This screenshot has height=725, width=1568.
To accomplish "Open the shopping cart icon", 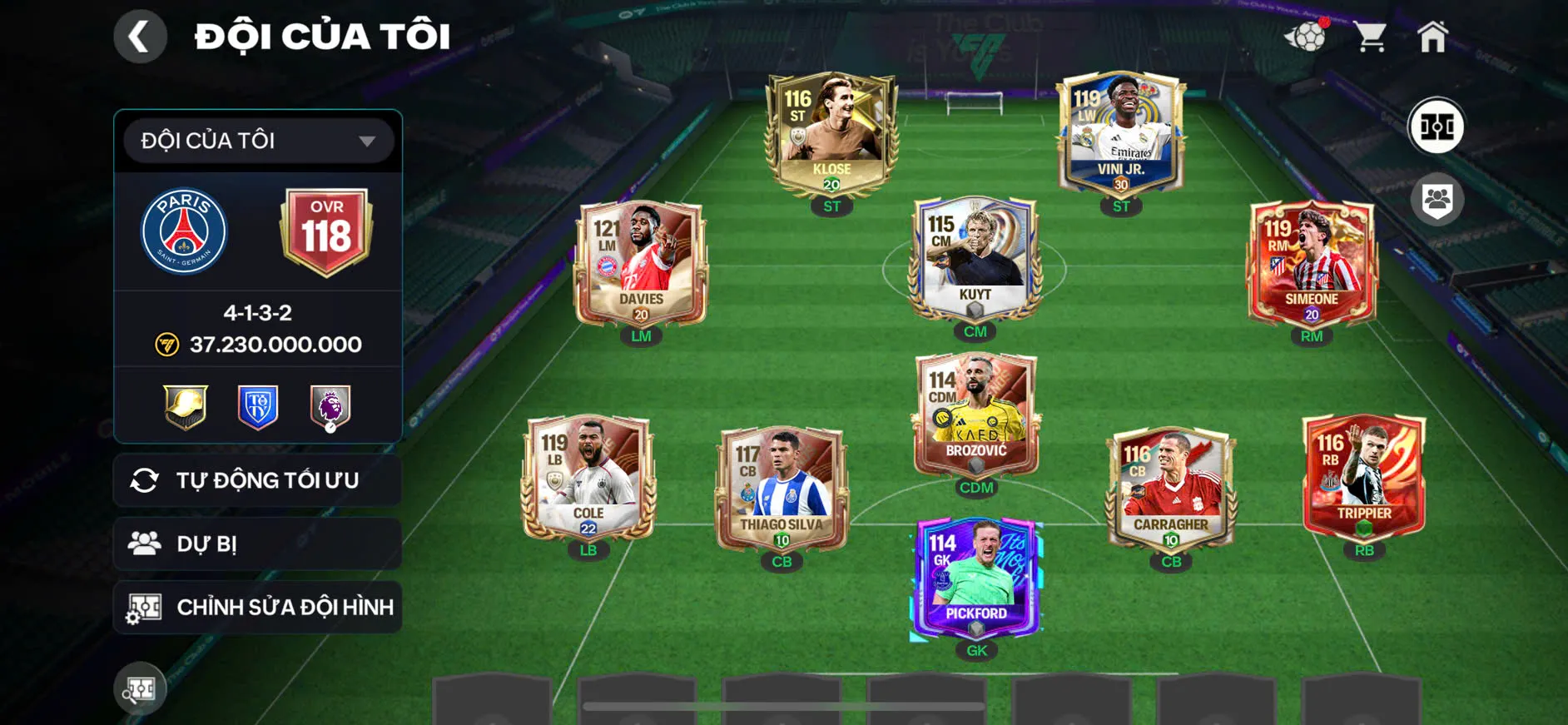I will click(1370, 33).
